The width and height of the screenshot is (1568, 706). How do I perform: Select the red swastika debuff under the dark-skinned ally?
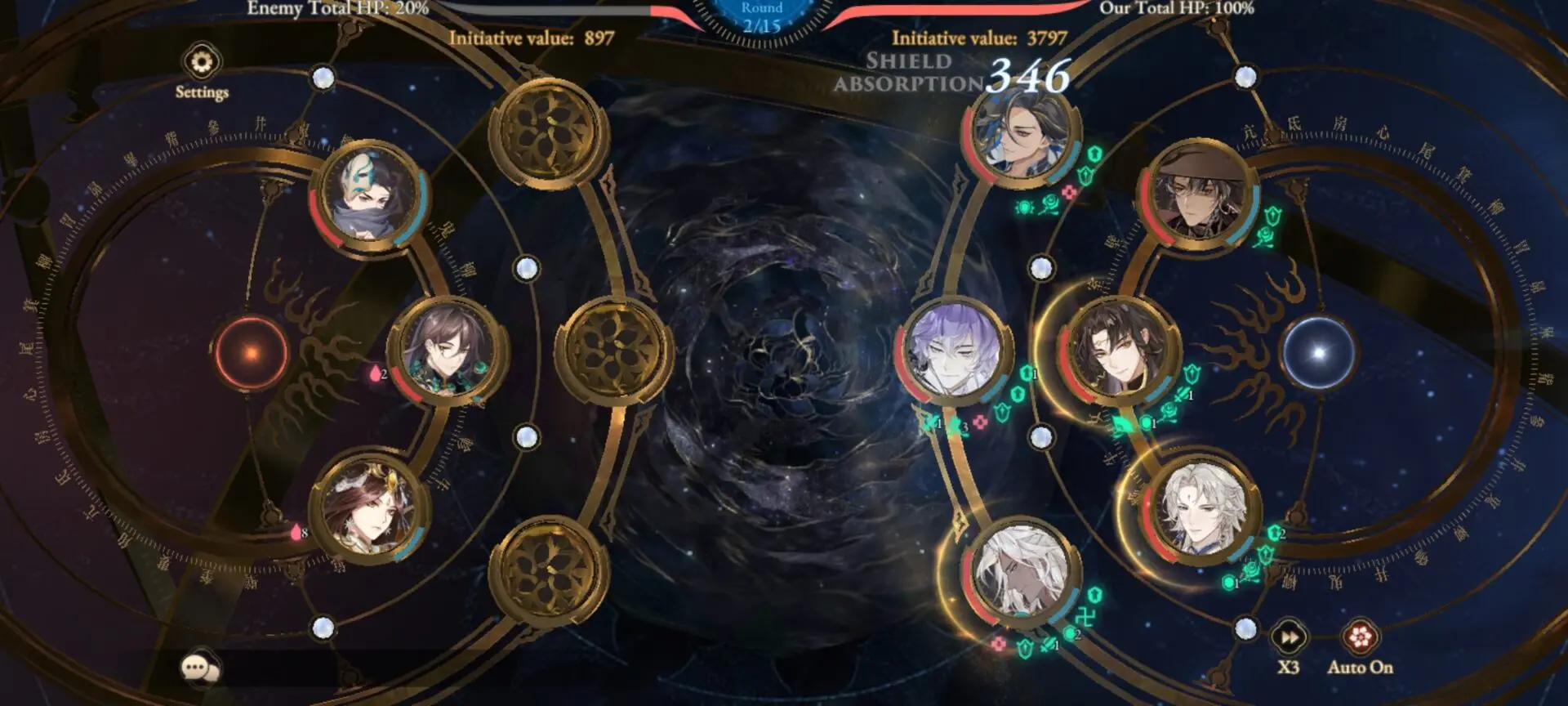click(1085, 614)
